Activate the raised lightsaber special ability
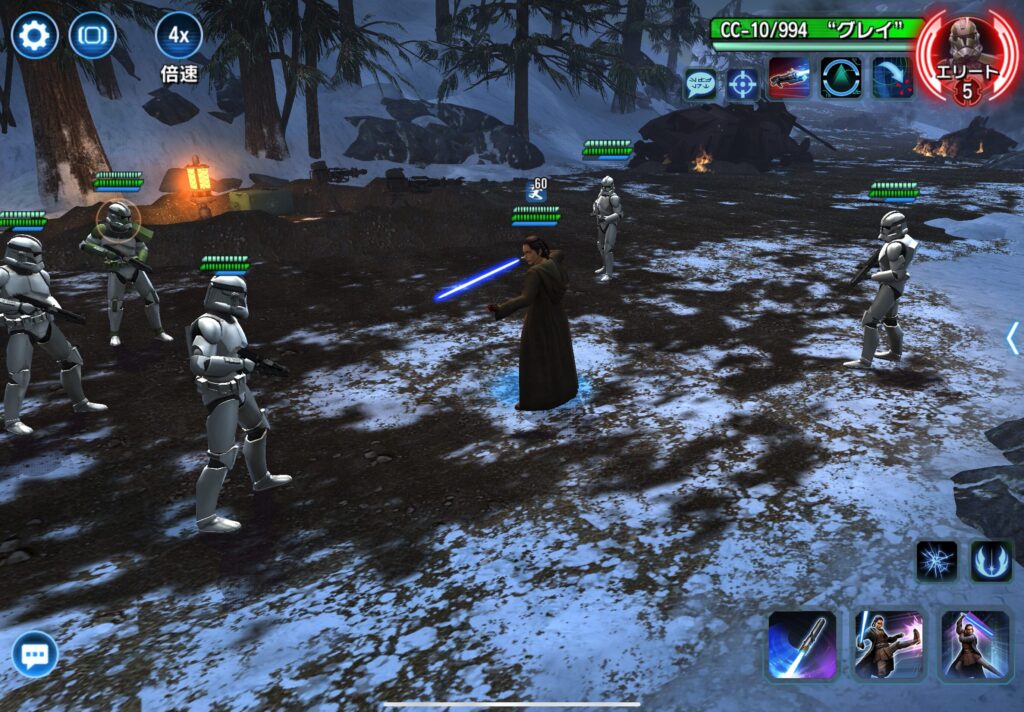1024x712 pixels. 975,645
